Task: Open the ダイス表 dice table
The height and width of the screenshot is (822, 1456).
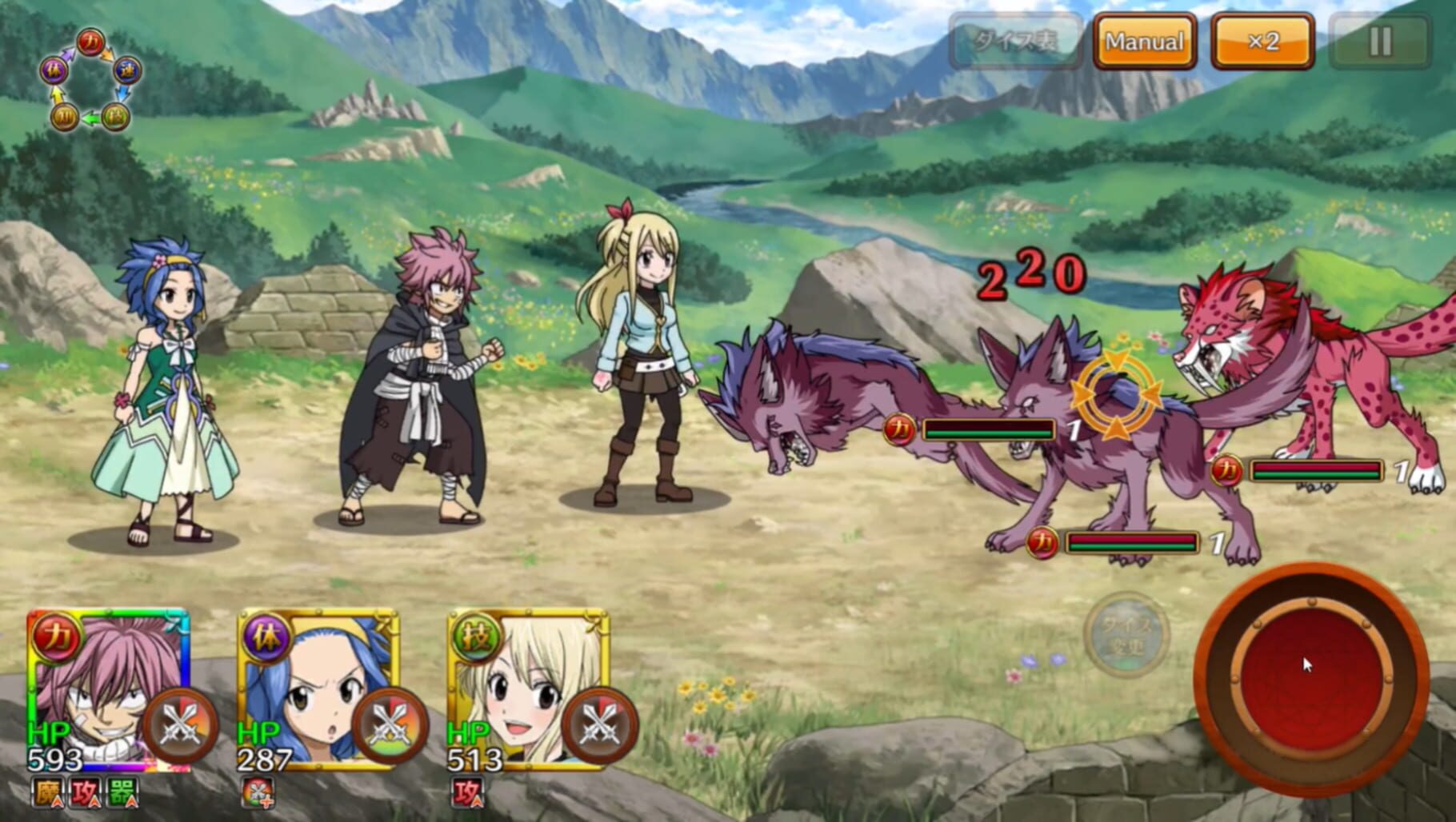Action: (1015, 42)
